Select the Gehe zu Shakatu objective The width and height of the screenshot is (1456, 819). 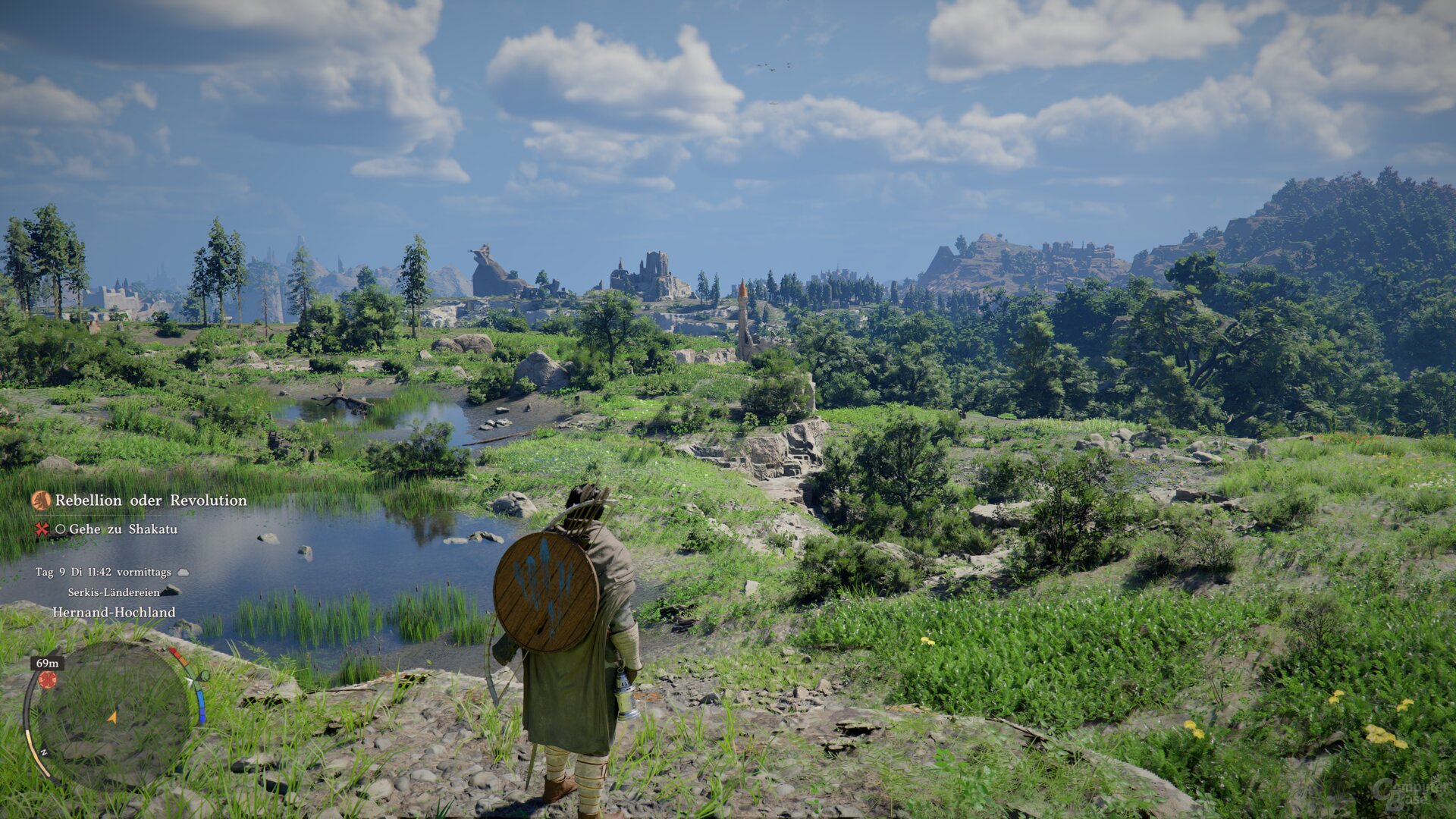[x=123, y=529]
